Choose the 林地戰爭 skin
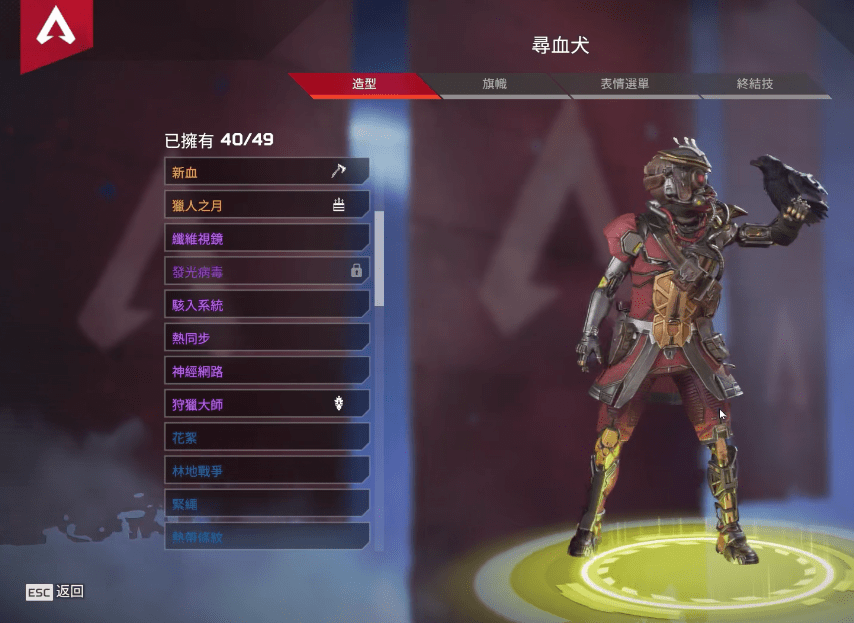 [x=266, y=470]
